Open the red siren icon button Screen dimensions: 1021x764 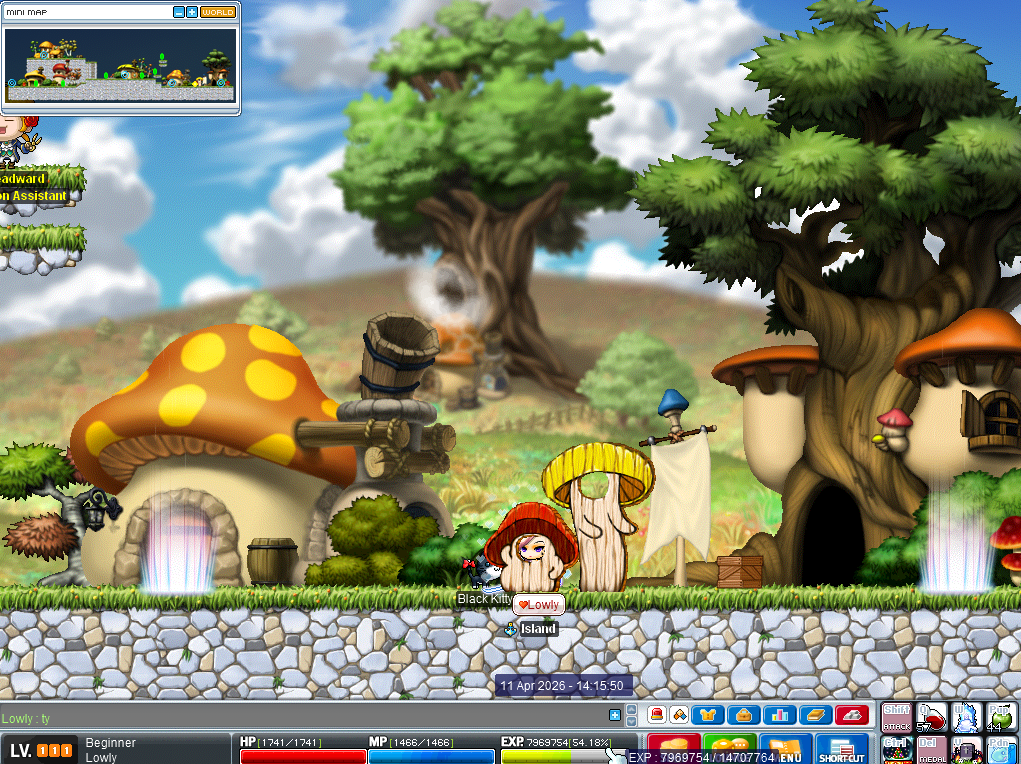[x=657, y=714]
